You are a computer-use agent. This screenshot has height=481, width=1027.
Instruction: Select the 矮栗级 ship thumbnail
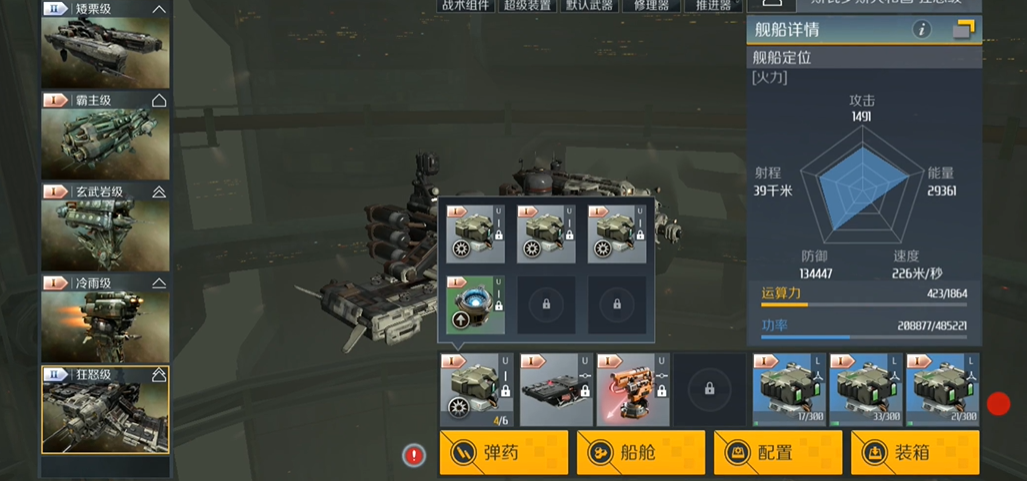[105, 45]
